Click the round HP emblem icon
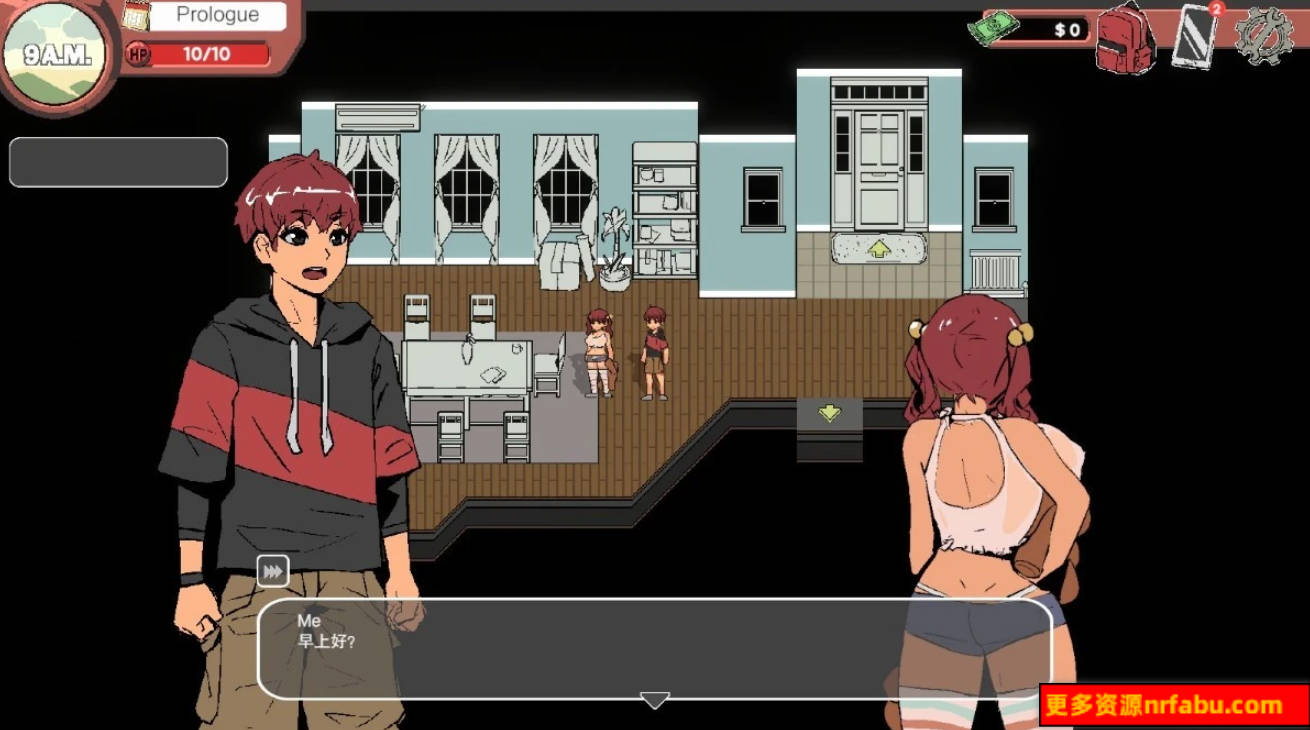The image size is (1310, 730). 136,54
